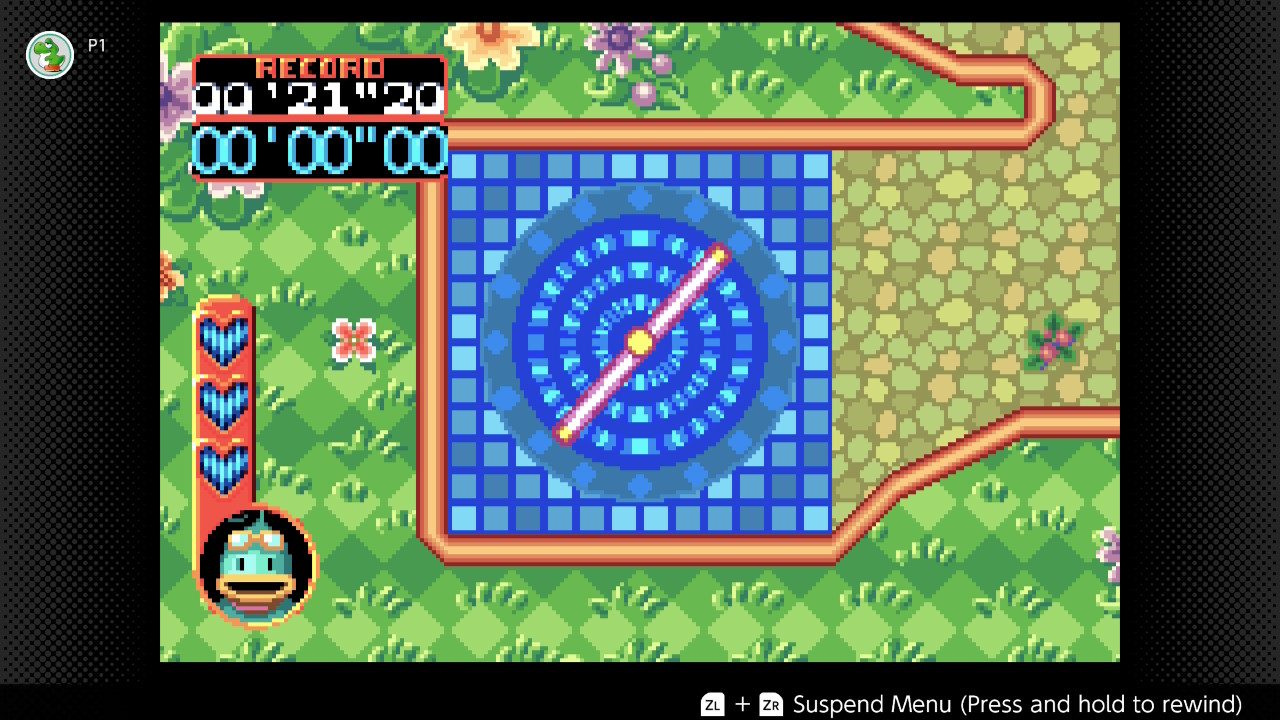This screenshot has height=720, width=1280.
Task: Click the middle heart in the life meter
Action: click(224, 400)
